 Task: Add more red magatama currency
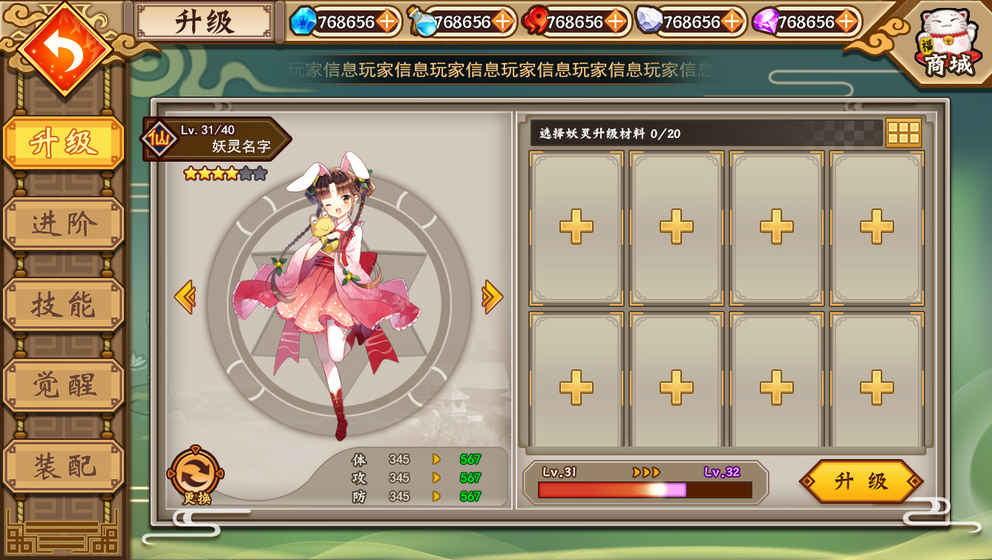(x=616, y=21)
